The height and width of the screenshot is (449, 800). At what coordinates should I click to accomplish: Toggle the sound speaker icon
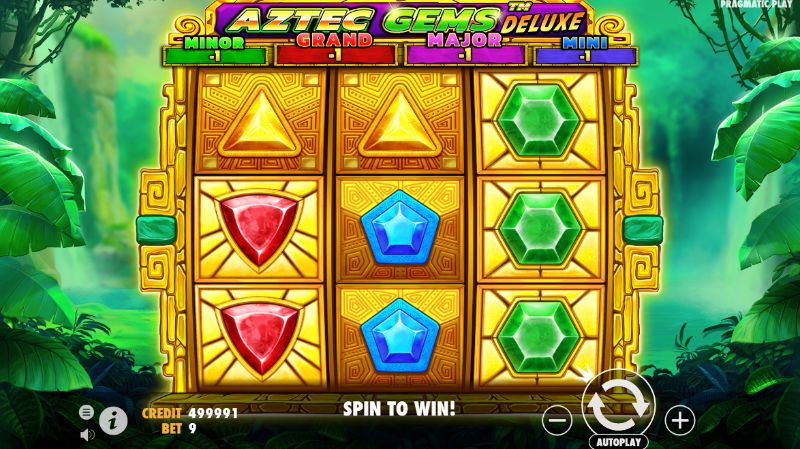(87, 434)
